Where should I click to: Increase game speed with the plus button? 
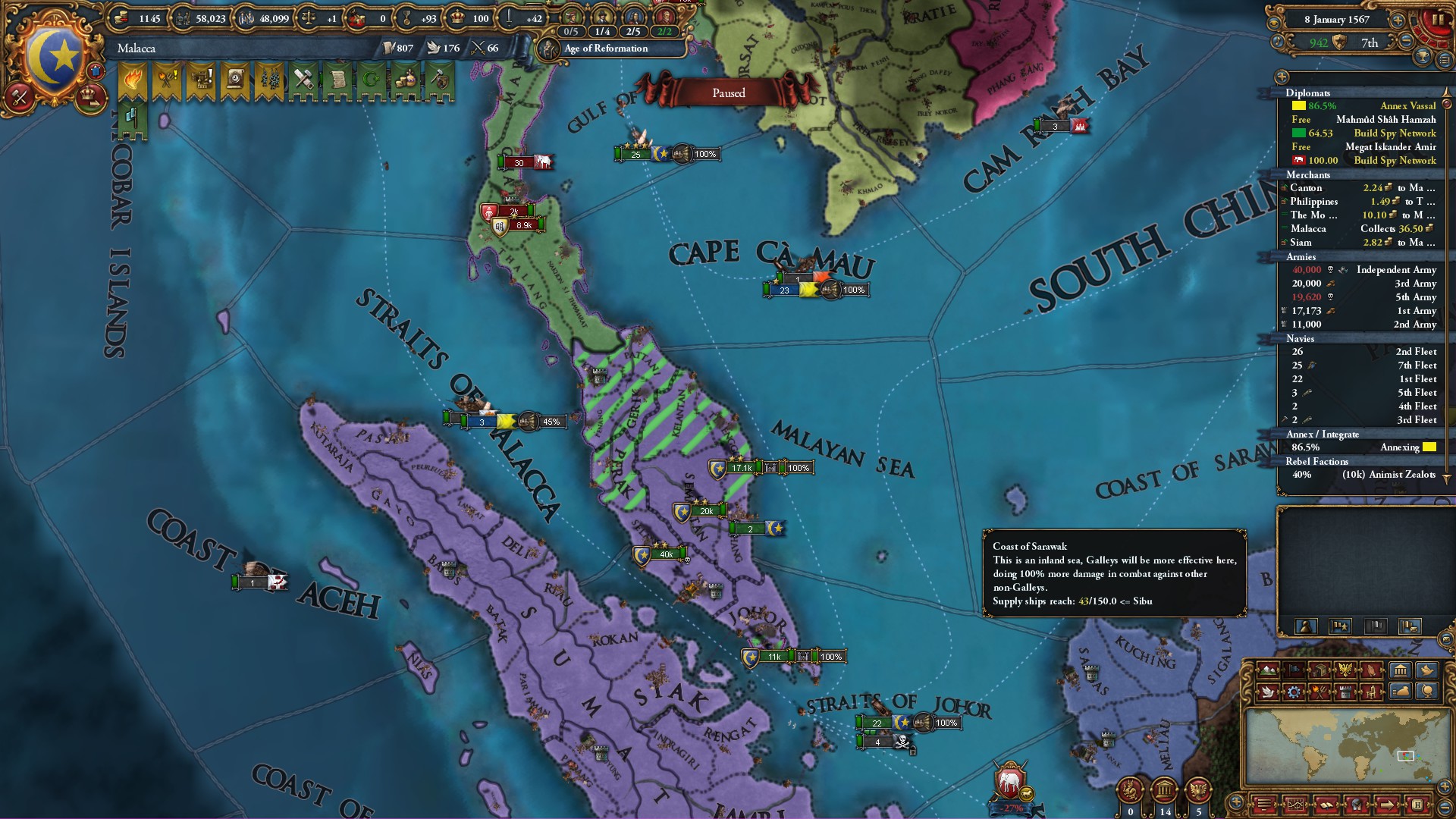(1398, 20)
